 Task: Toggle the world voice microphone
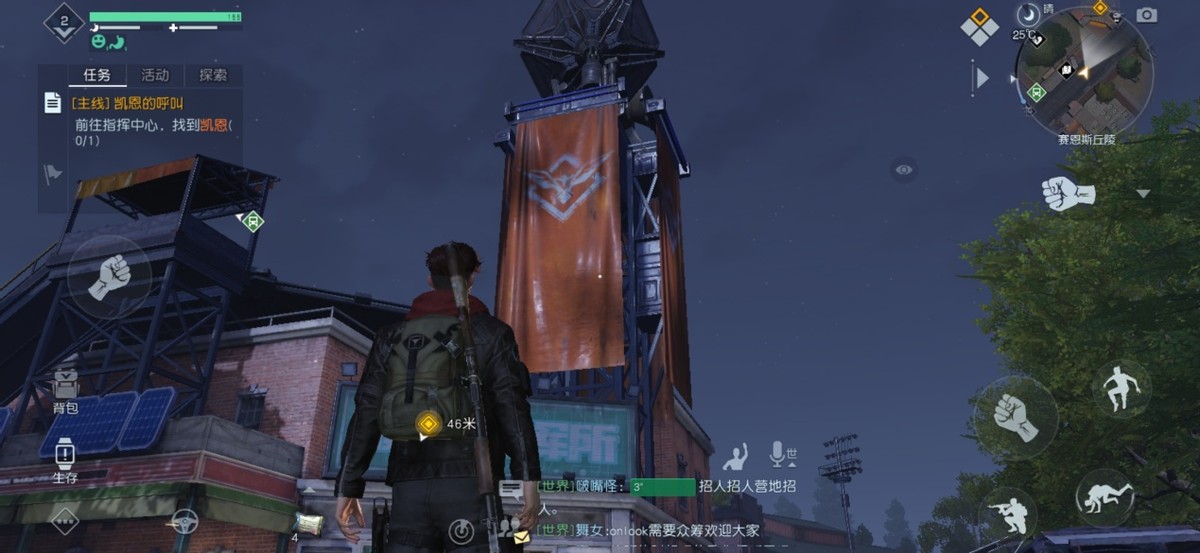[x=780, y=455]
